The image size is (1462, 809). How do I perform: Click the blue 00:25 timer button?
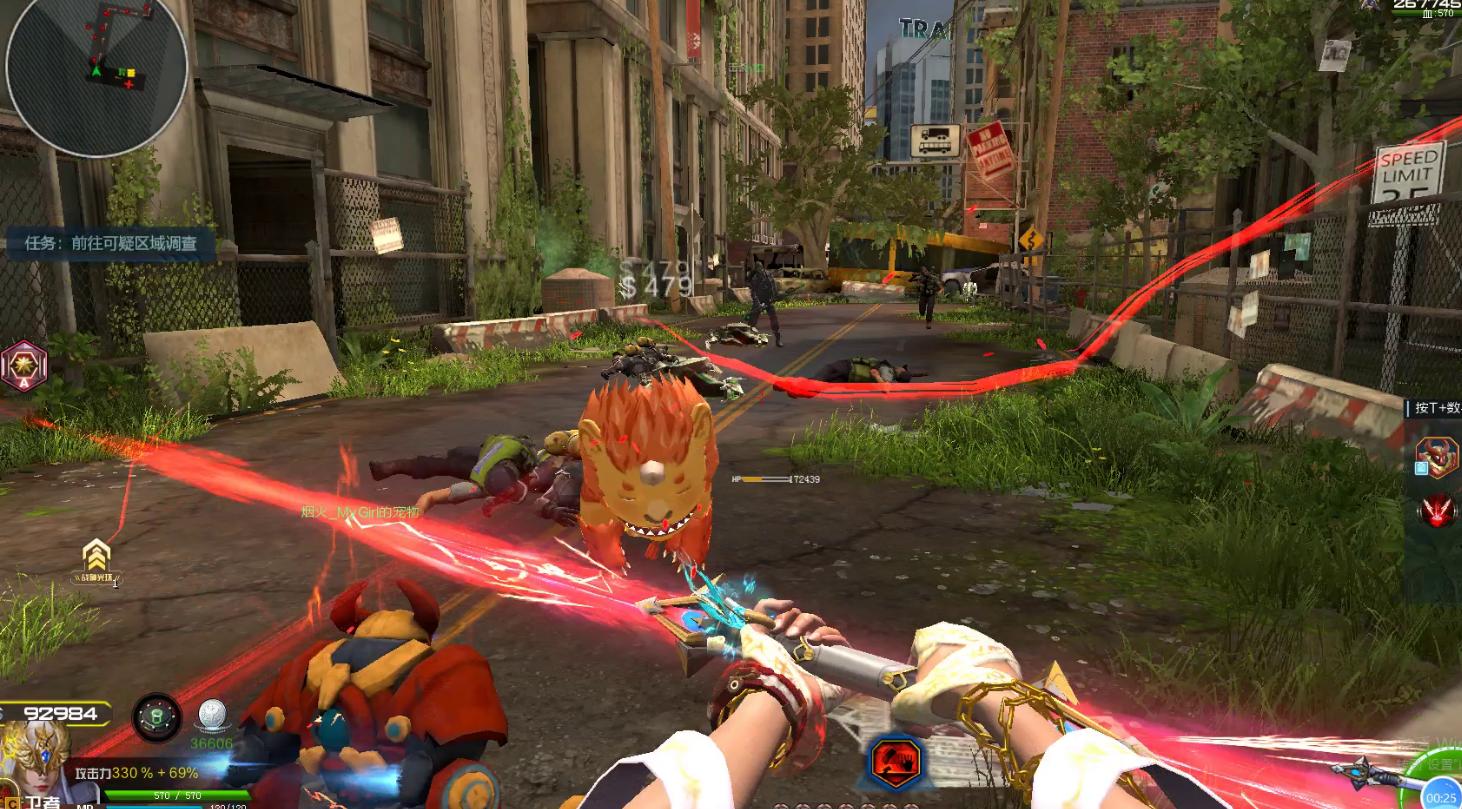pyautogui.click(x=1441, y=796)
